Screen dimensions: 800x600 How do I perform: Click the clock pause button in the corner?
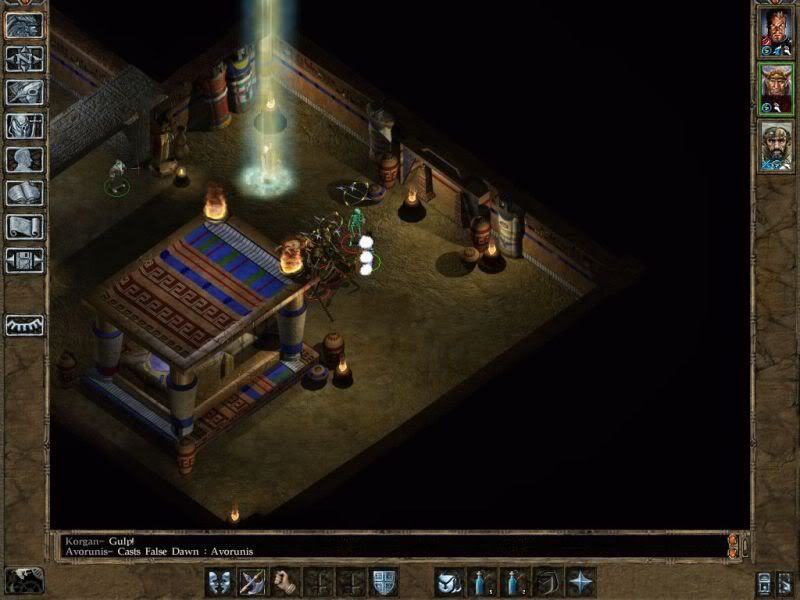pyautogui.click(x=22, y=581)
